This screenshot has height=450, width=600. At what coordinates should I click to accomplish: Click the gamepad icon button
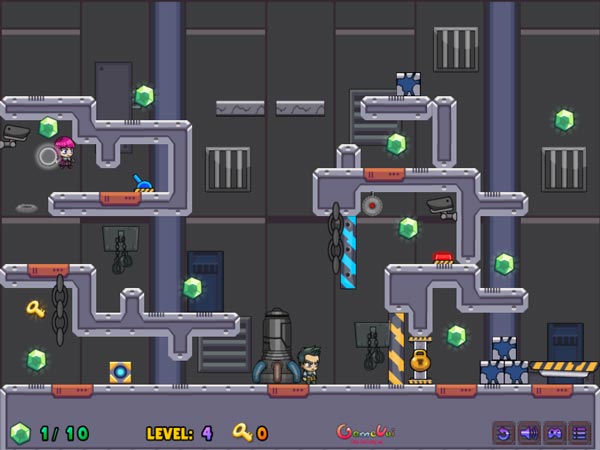554,433
